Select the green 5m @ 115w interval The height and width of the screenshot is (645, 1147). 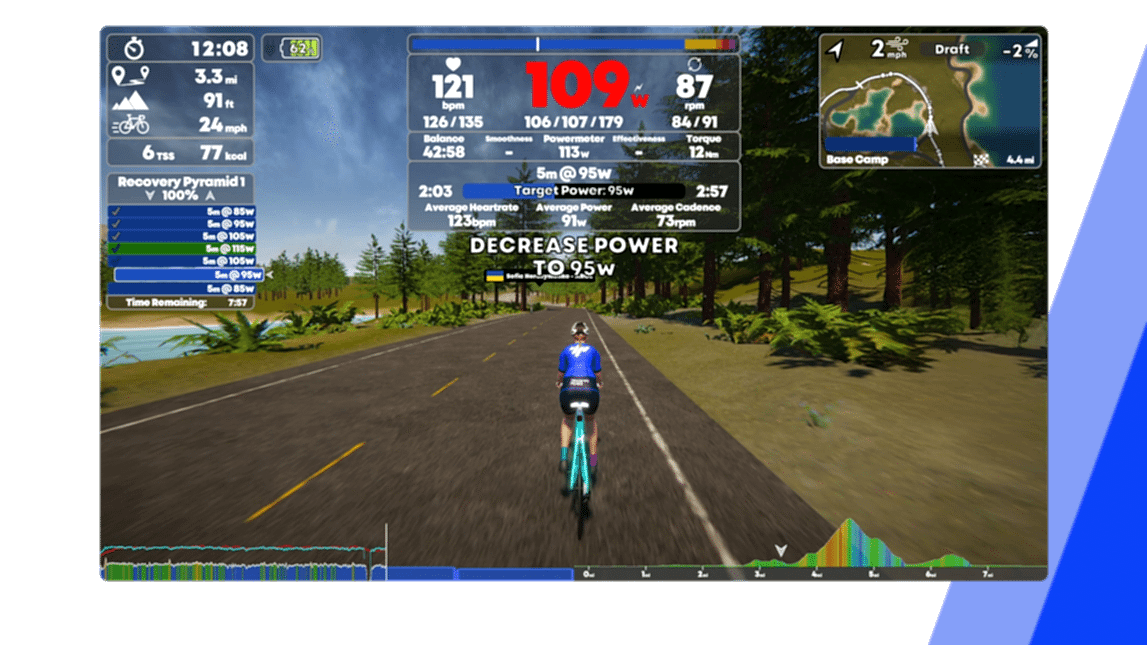(x=185, y=249)
